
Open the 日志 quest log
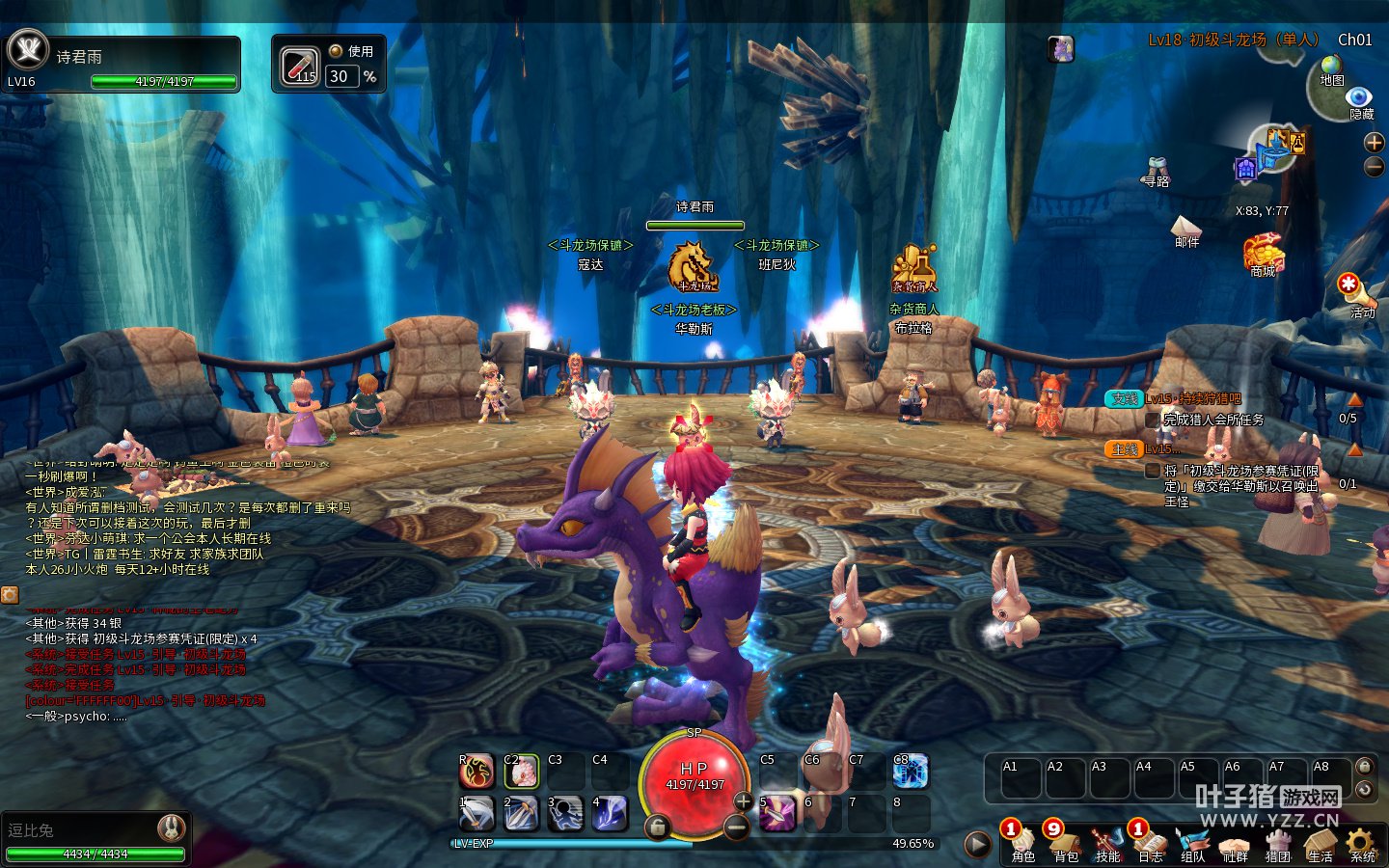point(1150,842)
